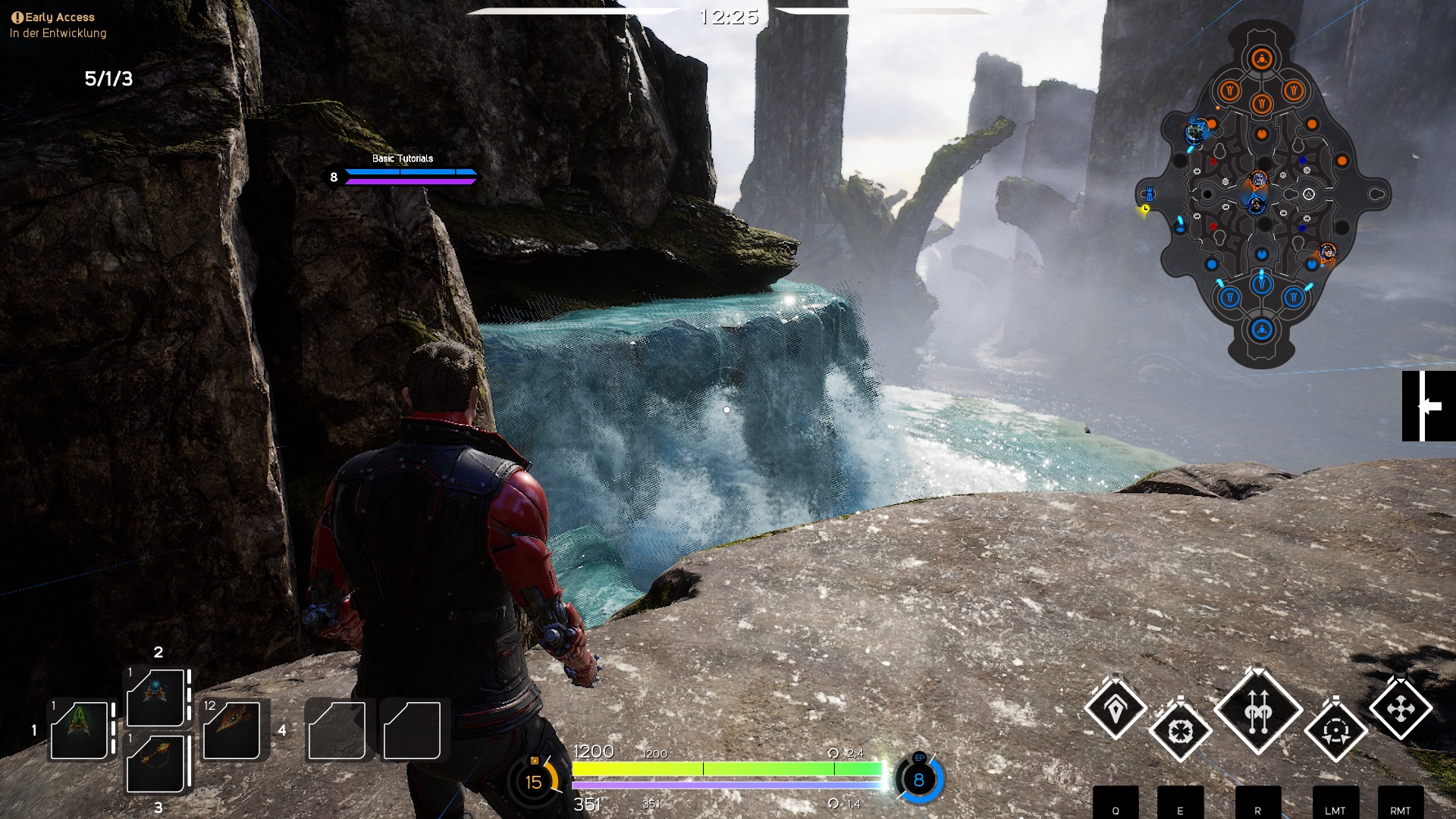
Task: Choose the spearhead item with count 12
Action: coord(232,729)
